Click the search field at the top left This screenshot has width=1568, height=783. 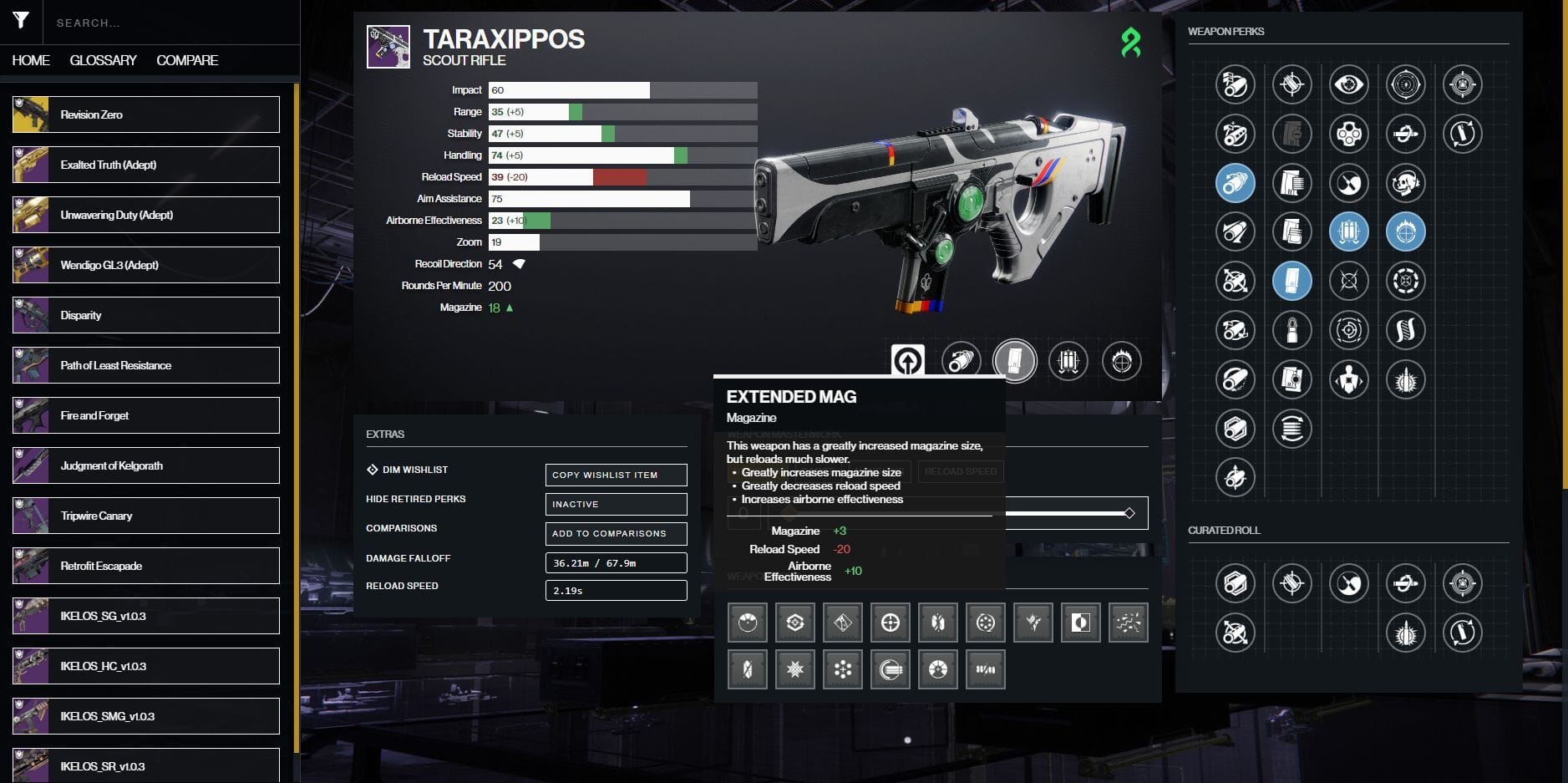(x=167, y=23)
